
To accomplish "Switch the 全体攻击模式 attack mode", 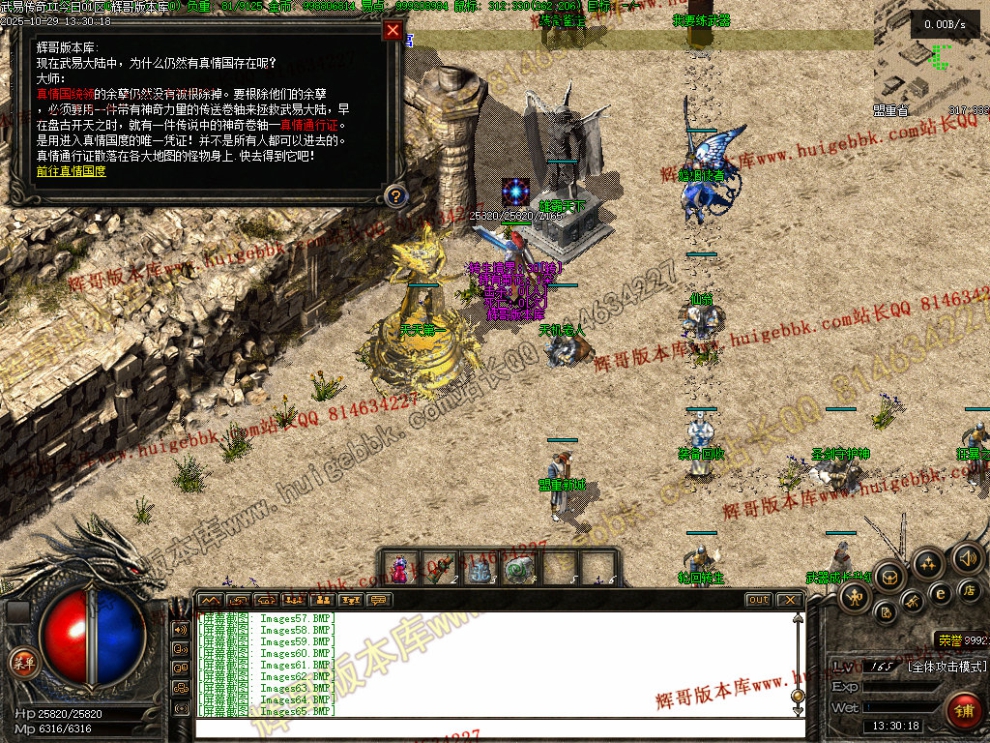I will coord(945,665).
